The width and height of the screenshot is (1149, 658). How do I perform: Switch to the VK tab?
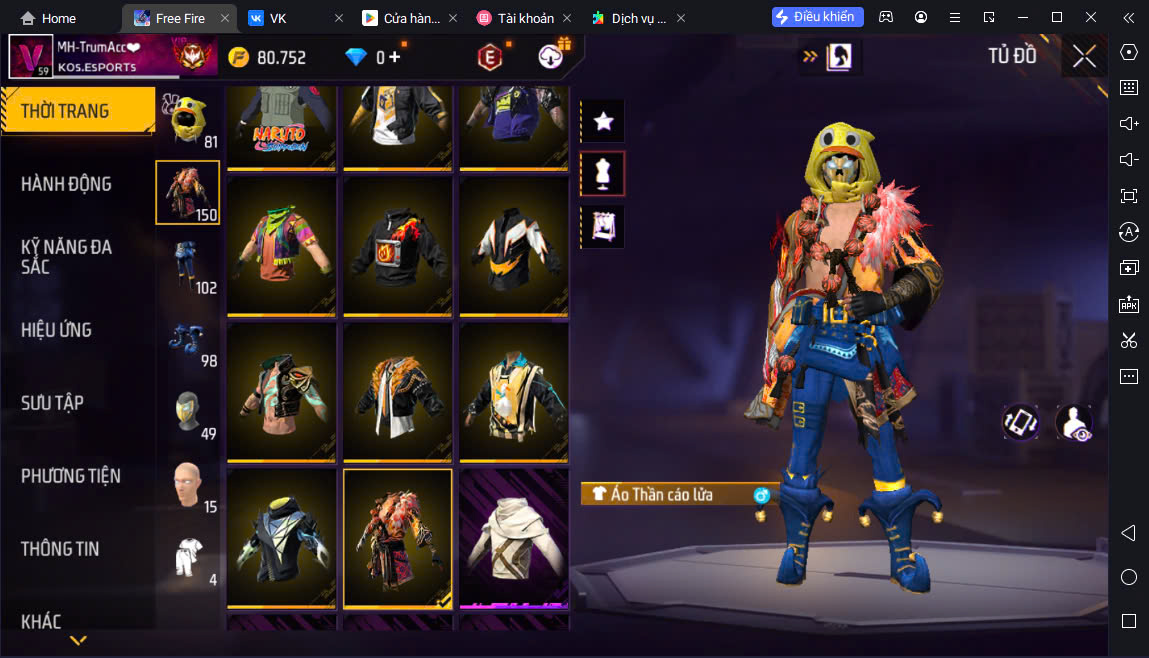coord(278,18)
